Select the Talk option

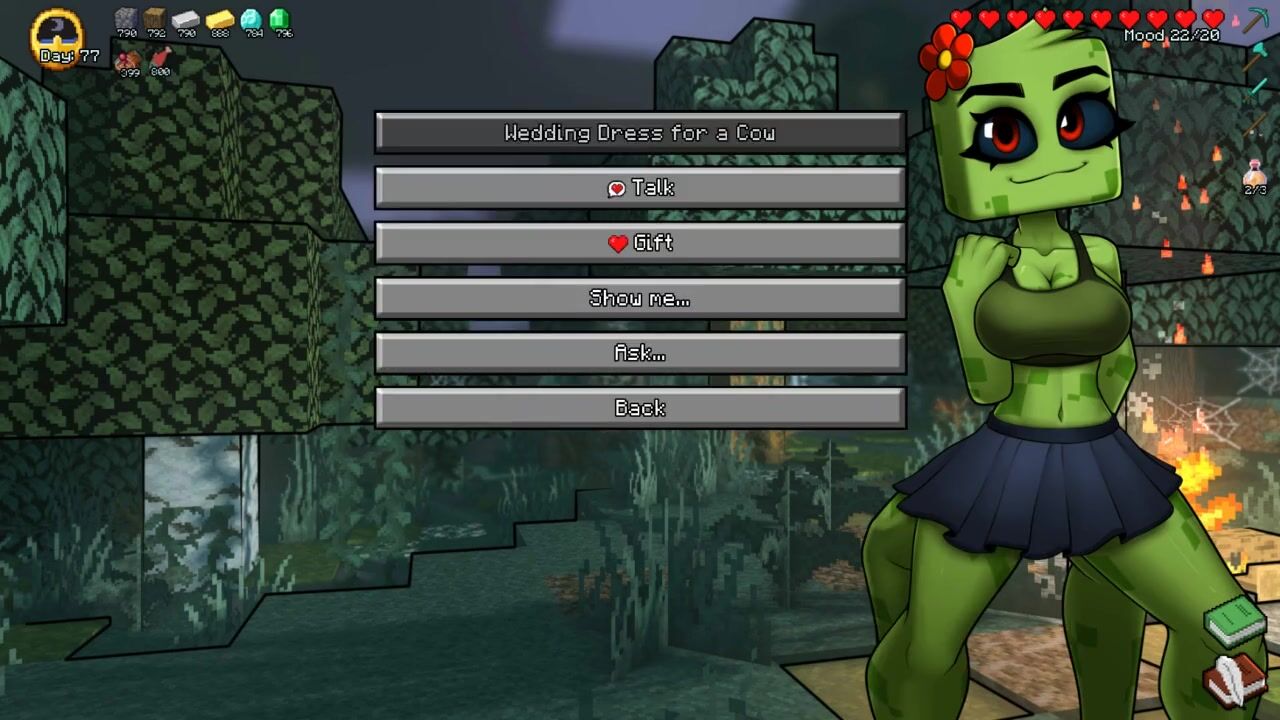640,188
